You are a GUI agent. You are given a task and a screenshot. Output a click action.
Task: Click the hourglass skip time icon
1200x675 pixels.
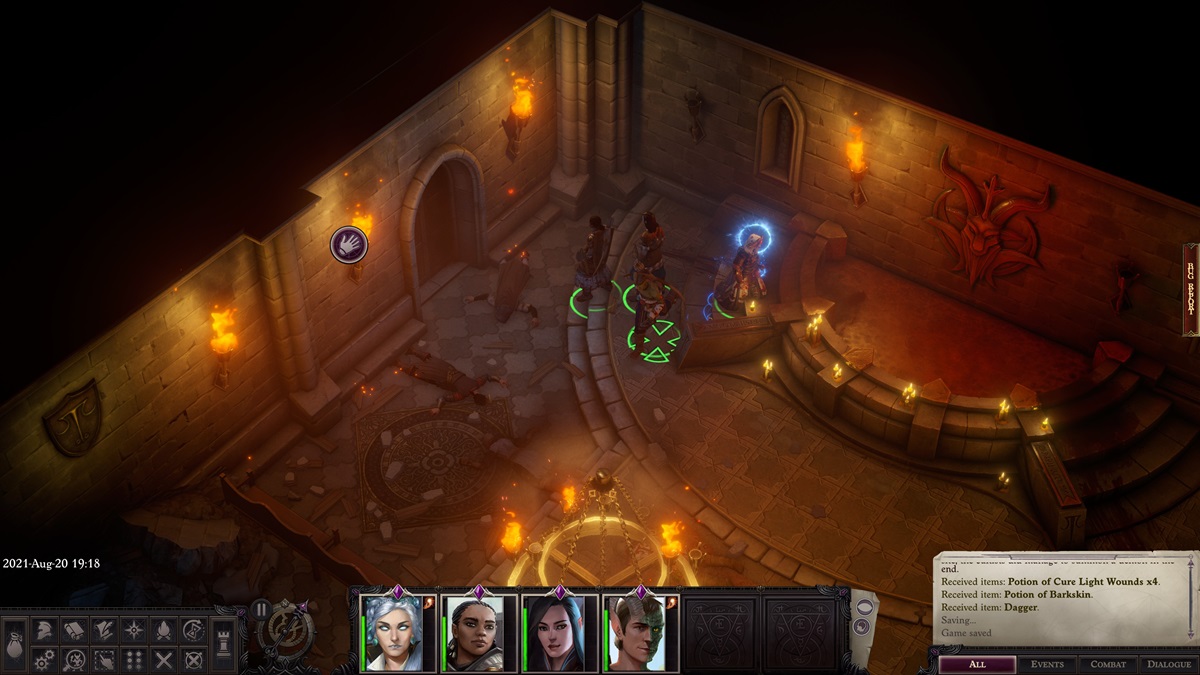(x=193, y=630)
